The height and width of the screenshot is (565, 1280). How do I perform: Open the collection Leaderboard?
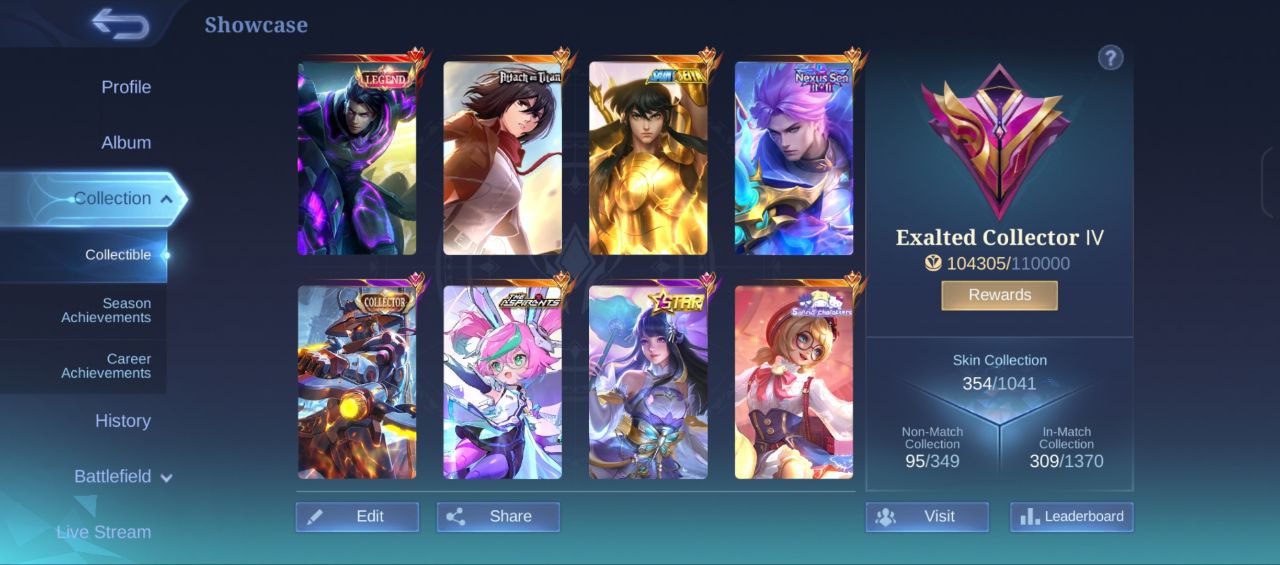coord(1071,517)
